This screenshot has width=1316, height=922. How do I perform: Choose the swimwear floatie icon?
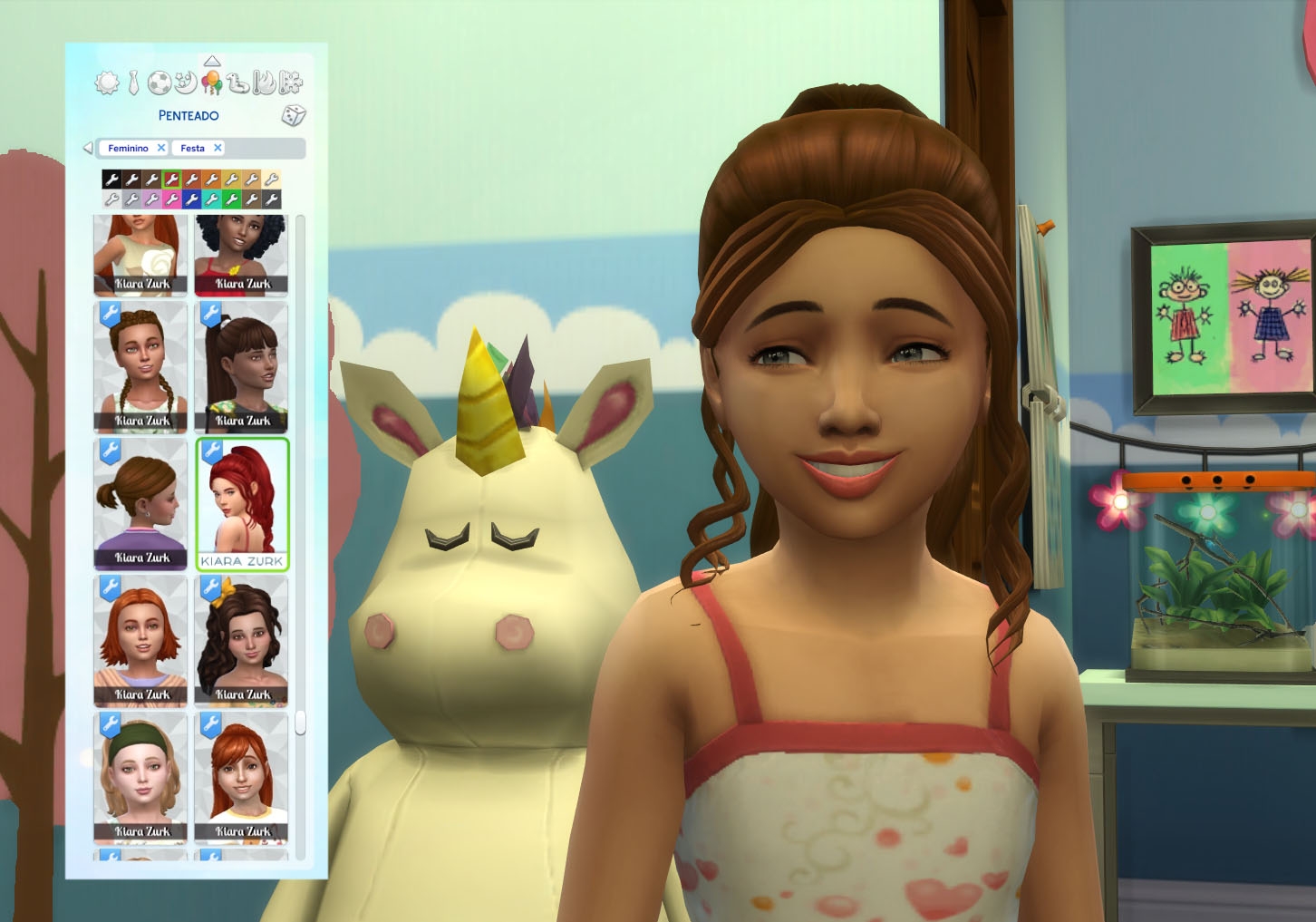pyautogui.click(x=237, y=82)
